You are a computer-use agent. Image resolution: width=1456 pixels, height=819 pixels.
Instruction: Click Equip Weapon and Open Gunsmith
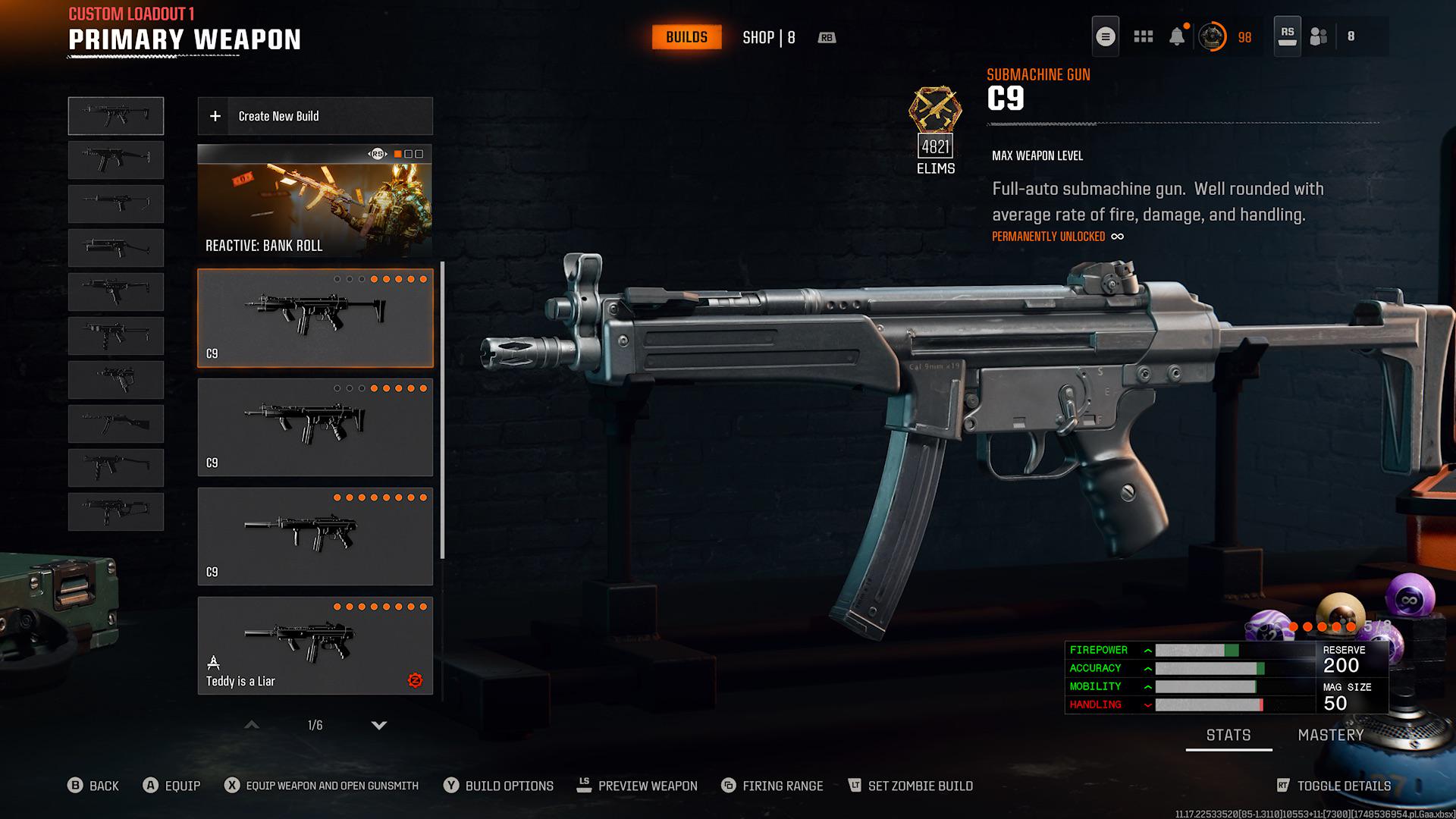click(x=322, y=786)
